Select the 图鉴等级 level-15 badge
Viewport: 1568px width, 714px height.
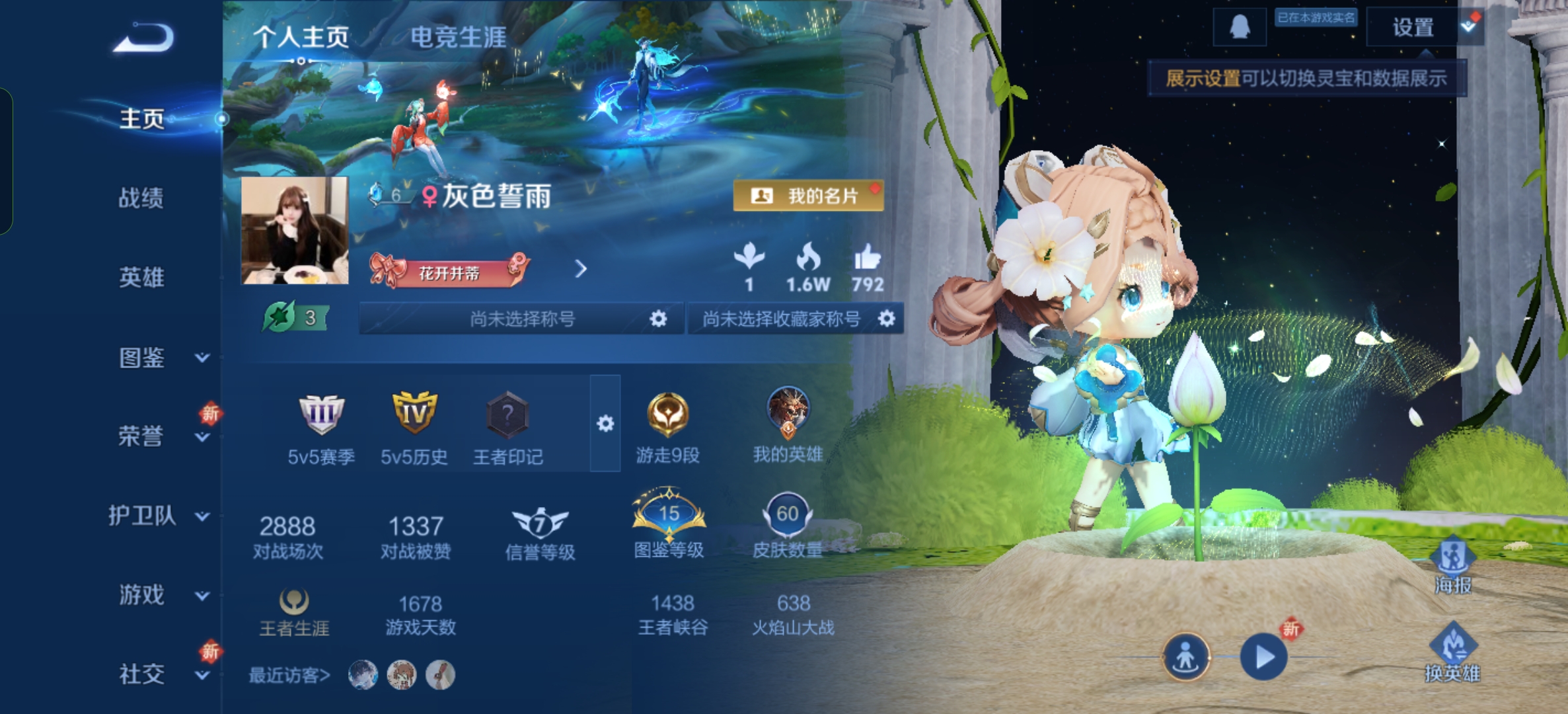point(669,514)
